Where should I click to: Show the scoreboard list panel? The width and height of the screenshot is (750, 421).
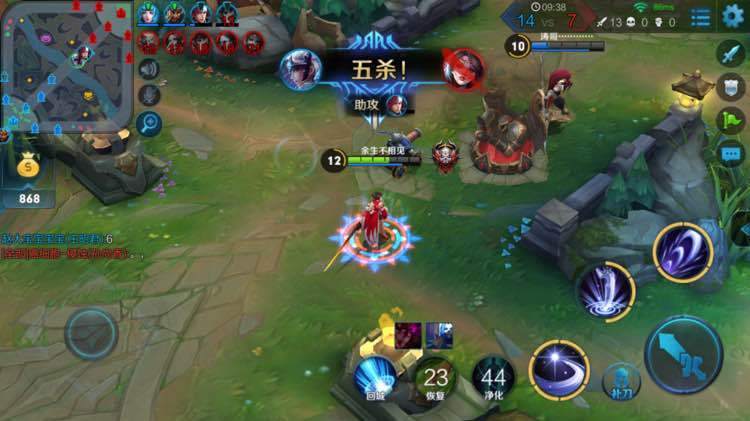pos(701,17)
